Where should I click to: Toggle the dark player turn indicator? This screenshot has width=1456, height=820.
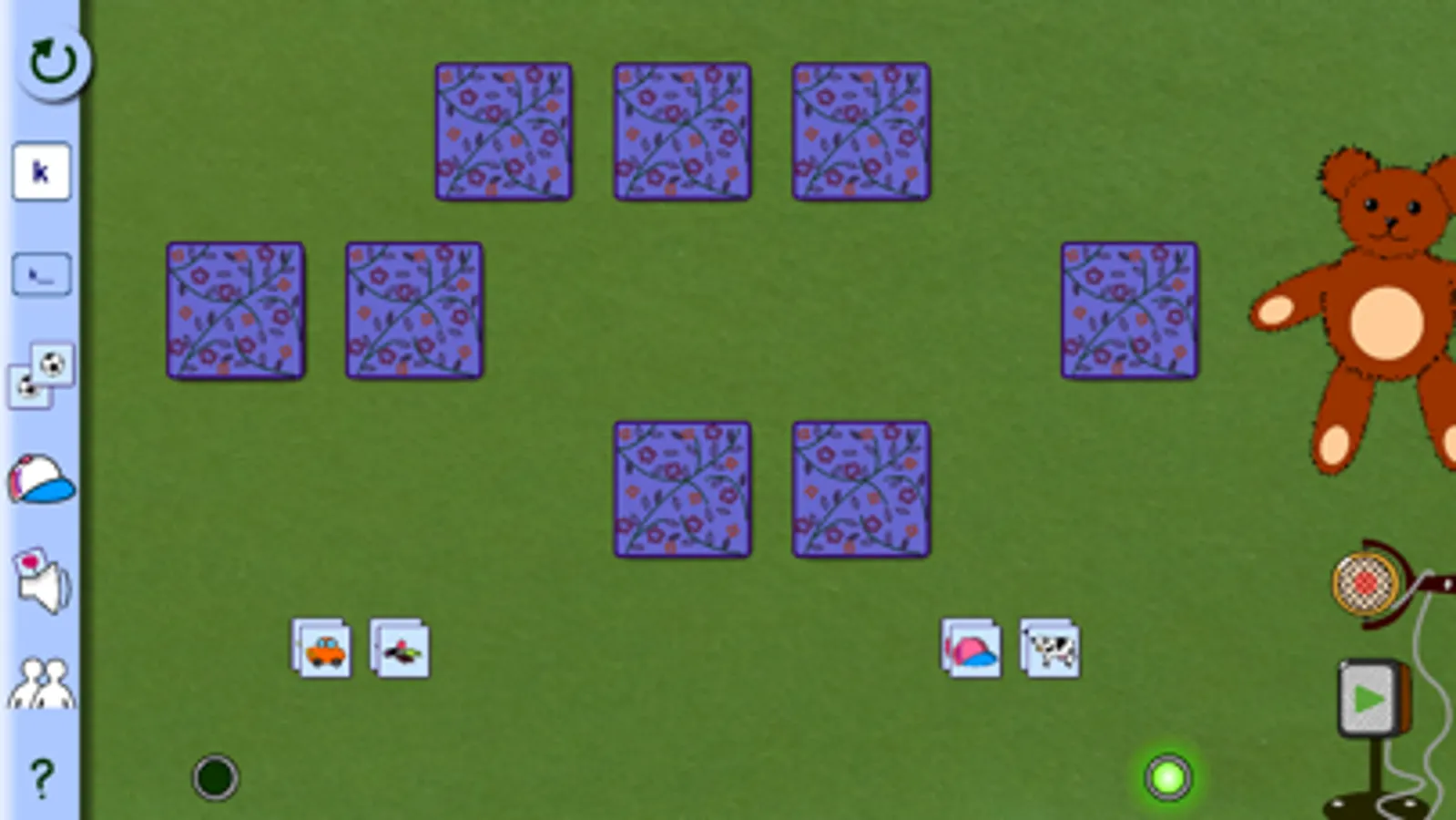click(x=214, y=777)
